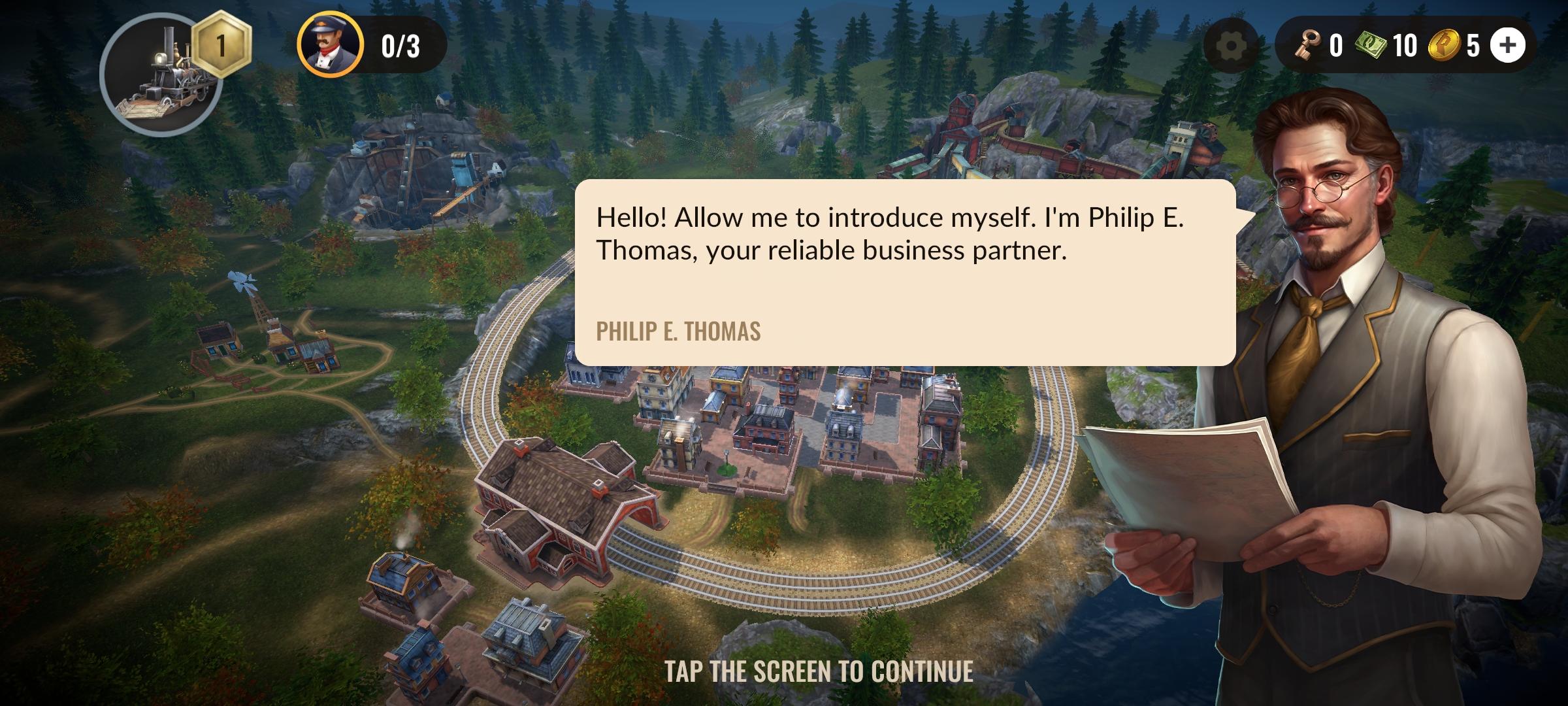Open the settings gear icon

coord(1232,46)
